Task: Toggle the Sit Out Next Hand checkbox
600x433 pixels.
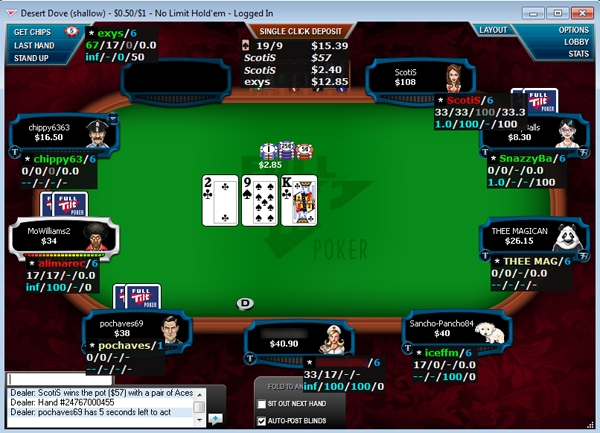Action: pos(262,402)
